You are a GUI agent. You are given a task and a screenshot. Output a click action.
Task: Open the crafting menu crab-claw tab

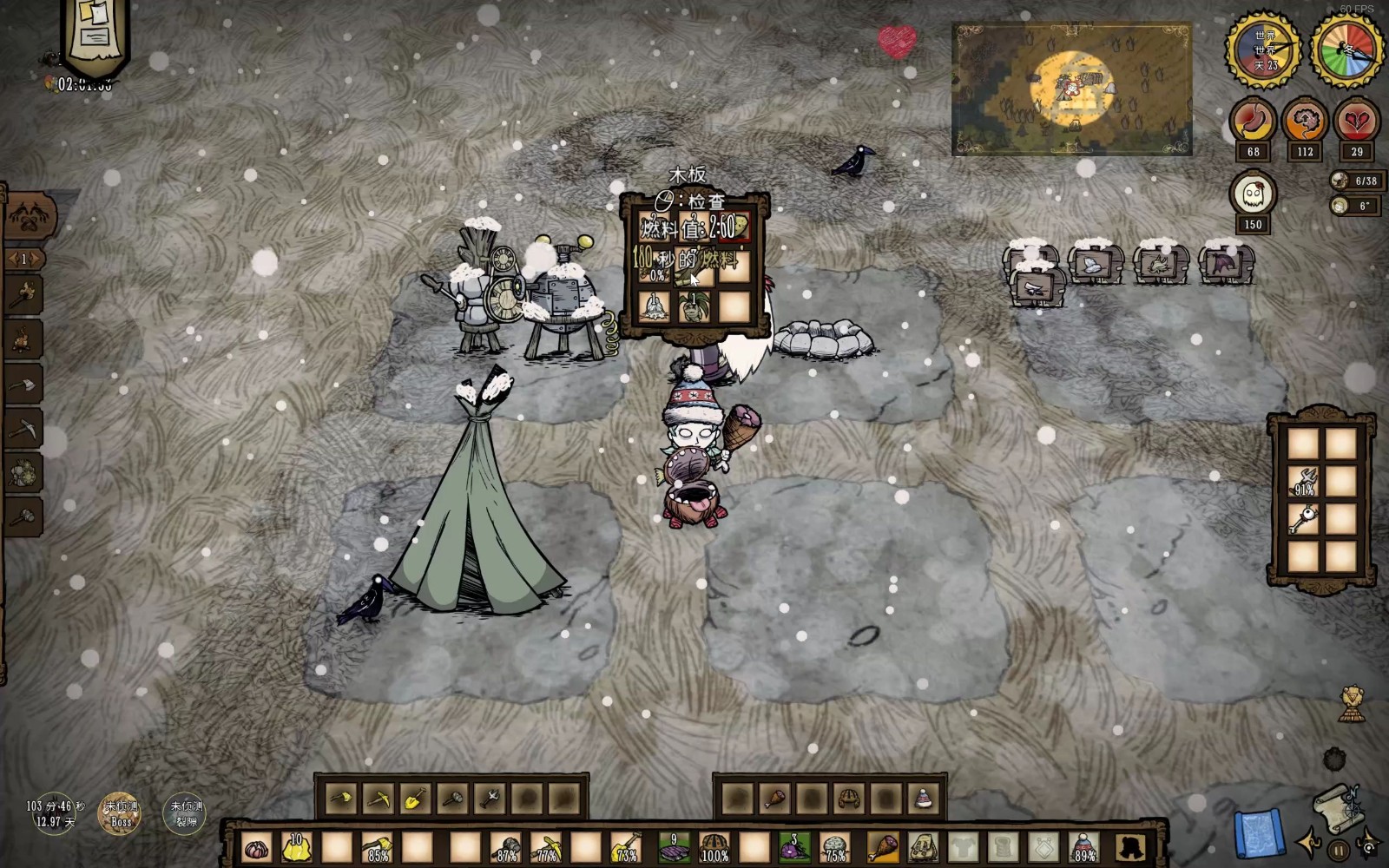tap(32, 214)
